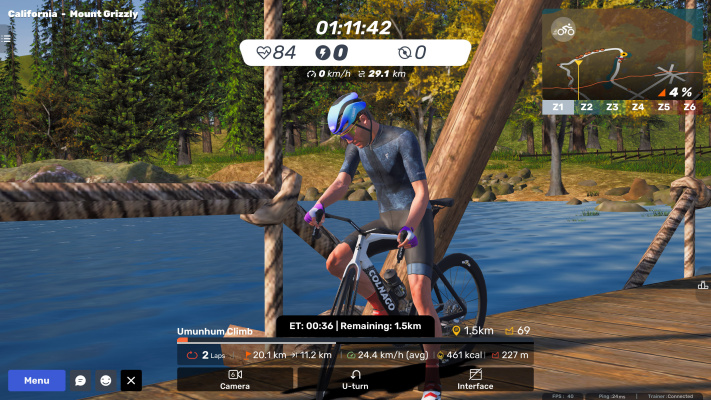Open the Interface options
711x400 pixels.
(x=475, y=379)
